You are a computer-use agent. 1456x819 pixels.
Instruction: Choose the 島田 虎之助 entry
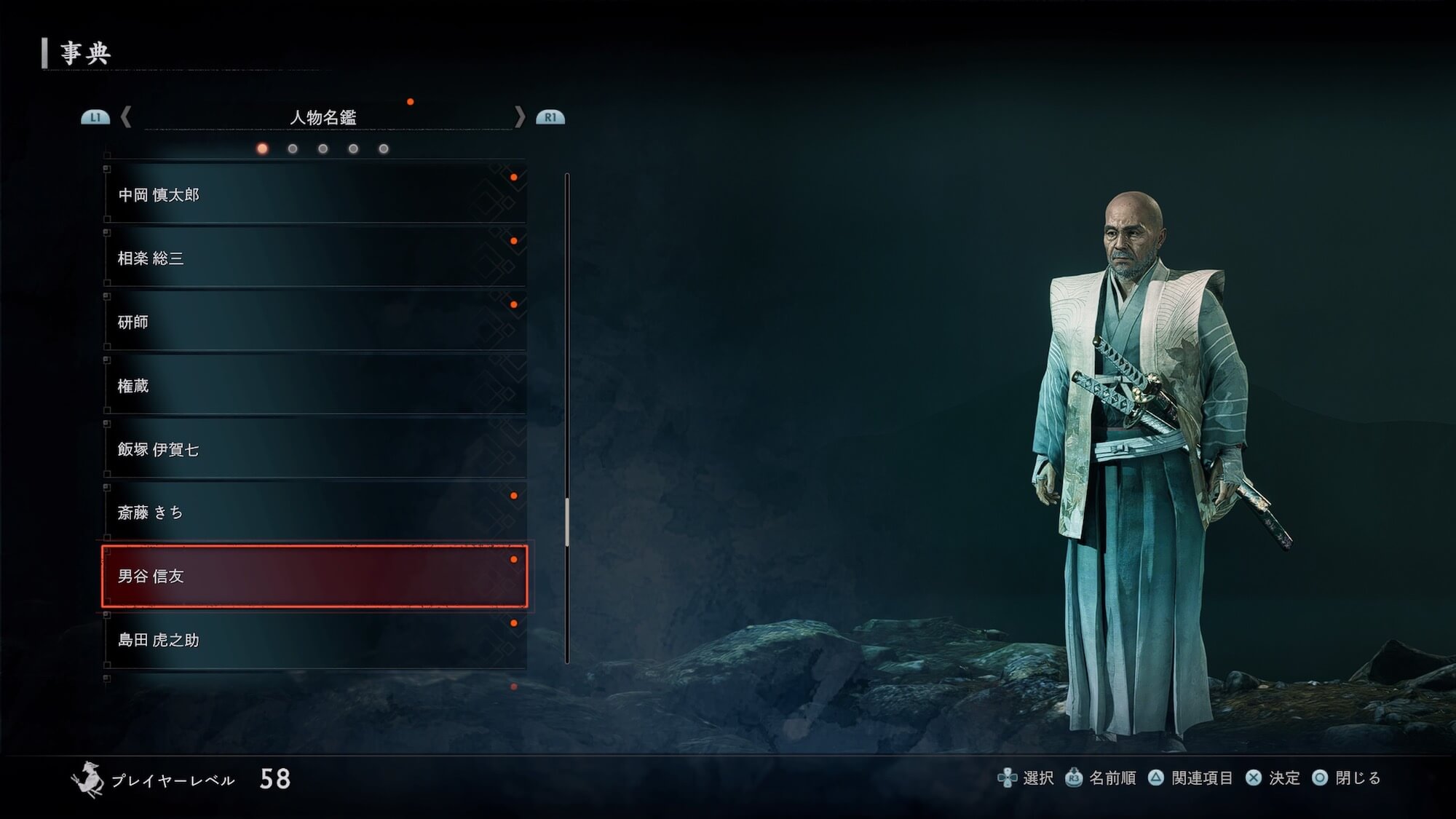pos(314,640)
